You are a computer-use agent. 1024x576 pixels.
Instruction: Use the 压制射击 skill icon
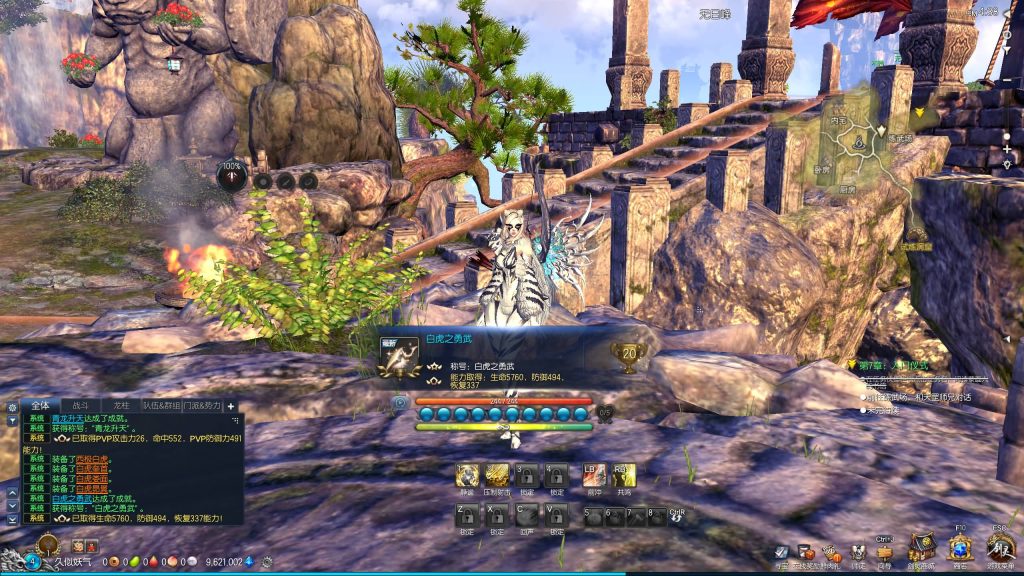point(497,475)
